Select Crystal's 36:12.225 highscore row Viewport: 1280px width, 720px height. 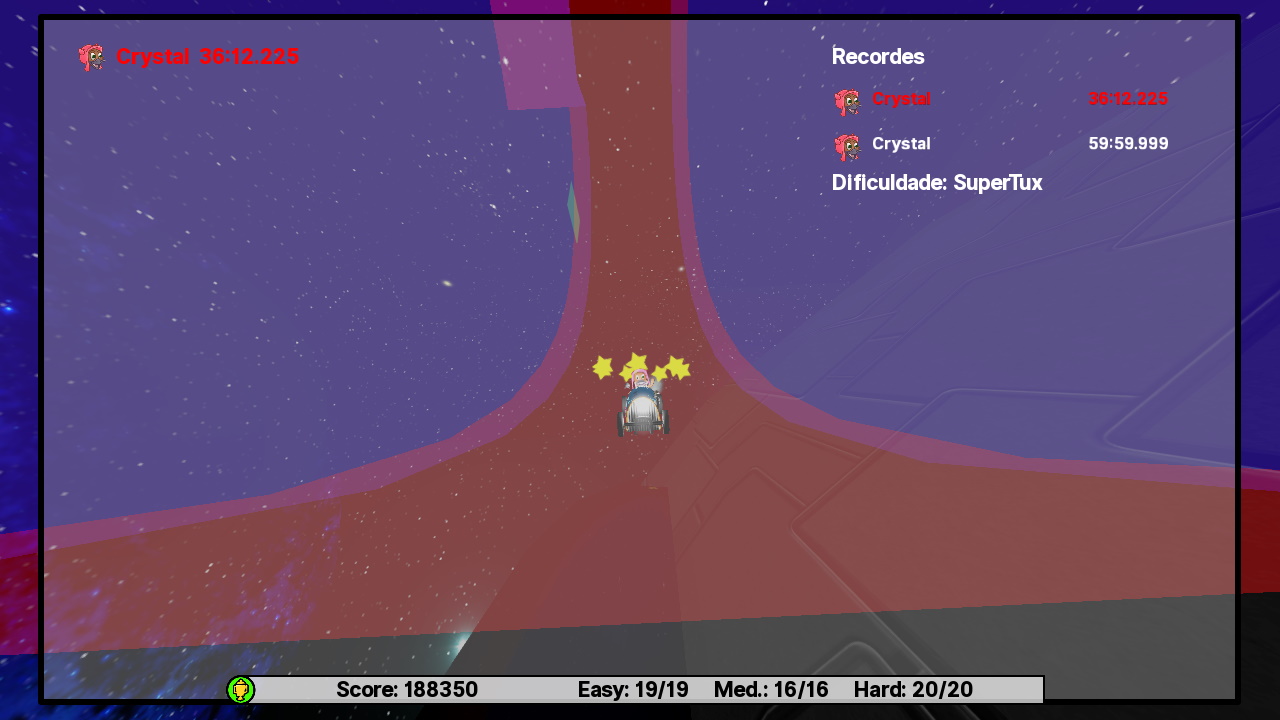1000,99
